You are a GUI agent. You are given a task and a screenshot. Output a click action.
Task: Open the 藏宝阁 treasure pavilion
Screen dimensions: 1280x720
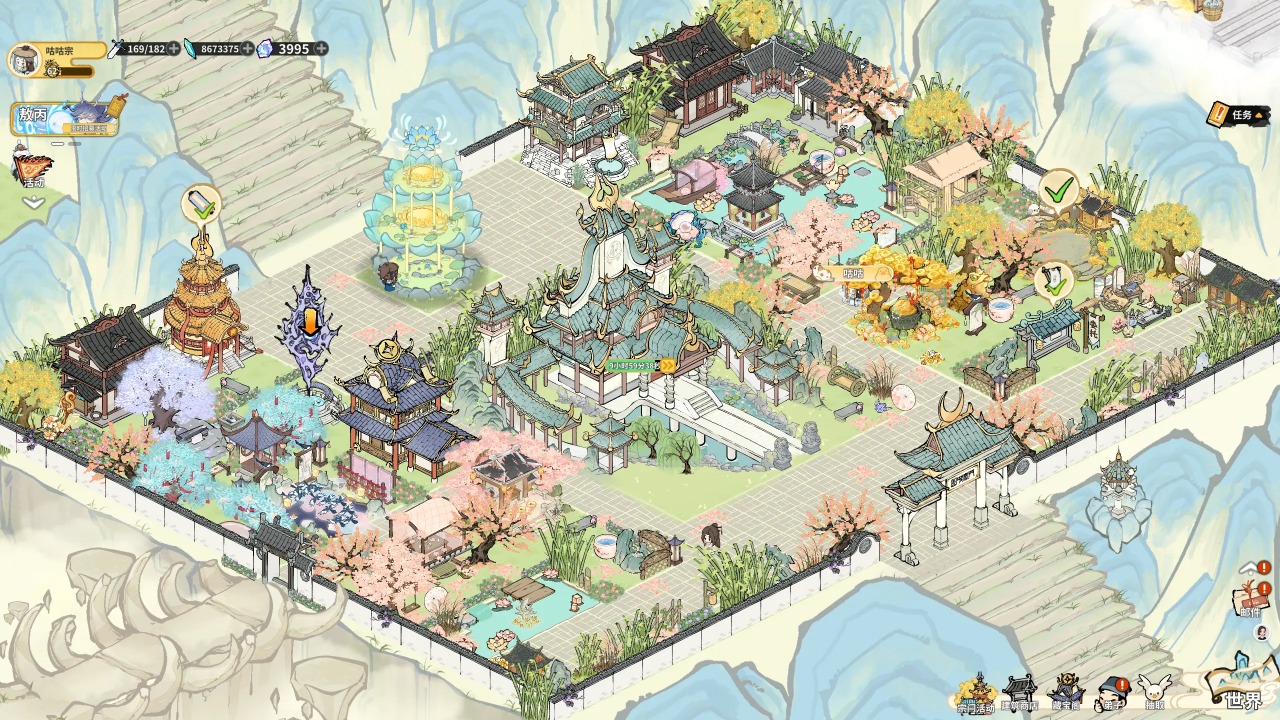pyautogui.click(x=1066, y=692)
